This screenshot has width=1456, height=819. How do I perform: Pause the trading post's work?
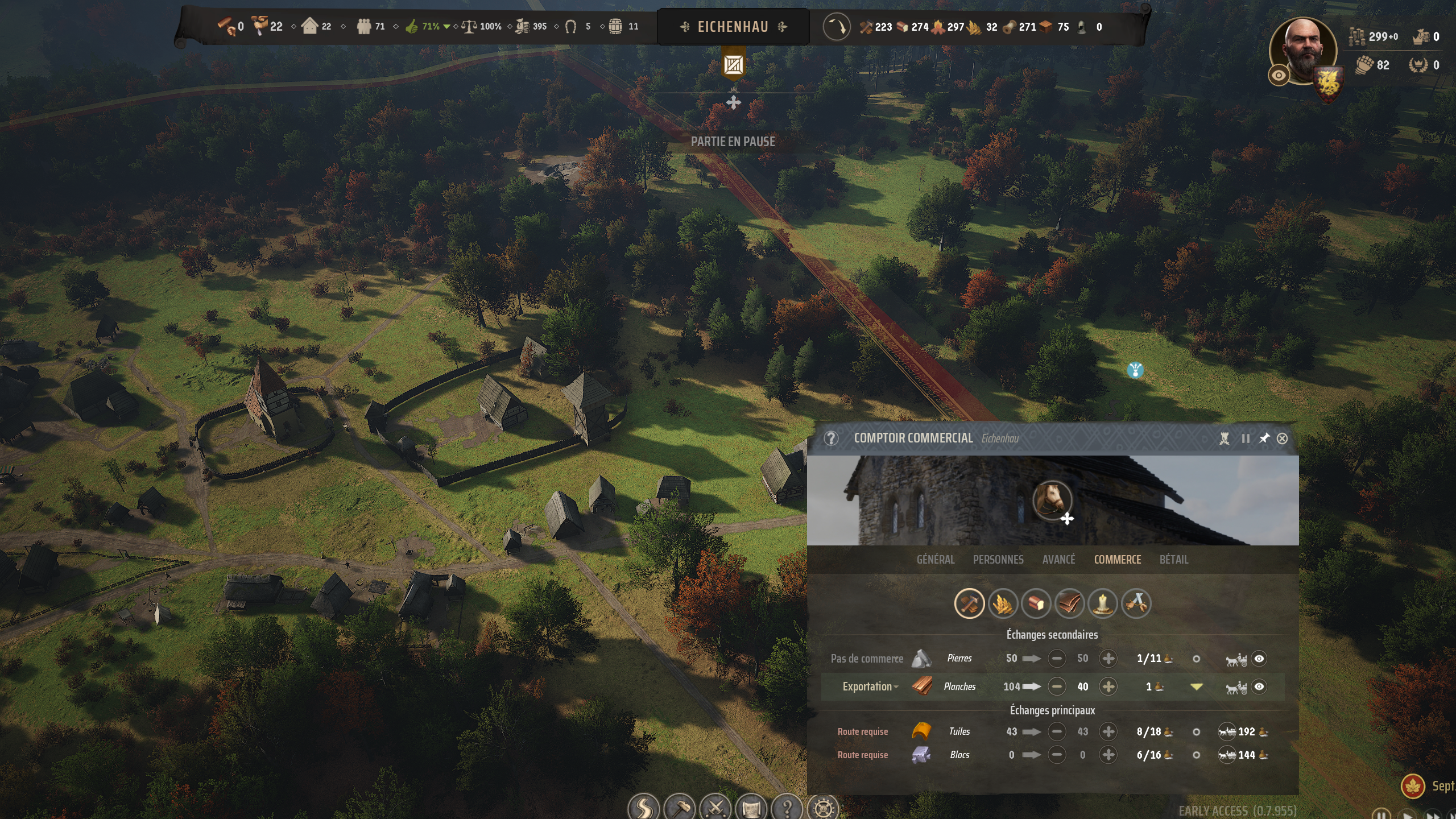pyautogui.click(x=1246, y=439)
